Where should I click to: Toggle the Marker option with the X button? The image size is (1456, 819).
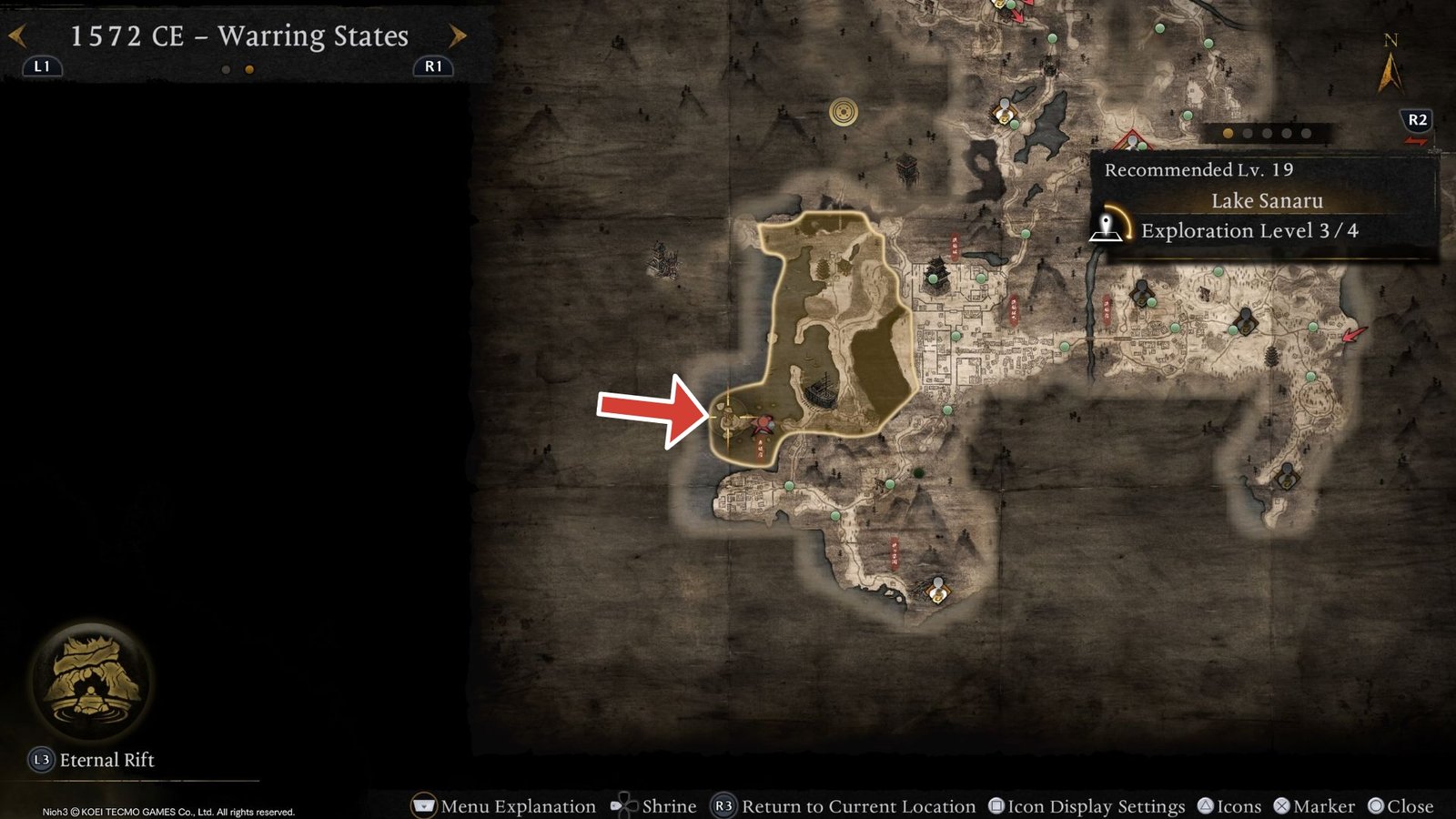pos(1282,806)
